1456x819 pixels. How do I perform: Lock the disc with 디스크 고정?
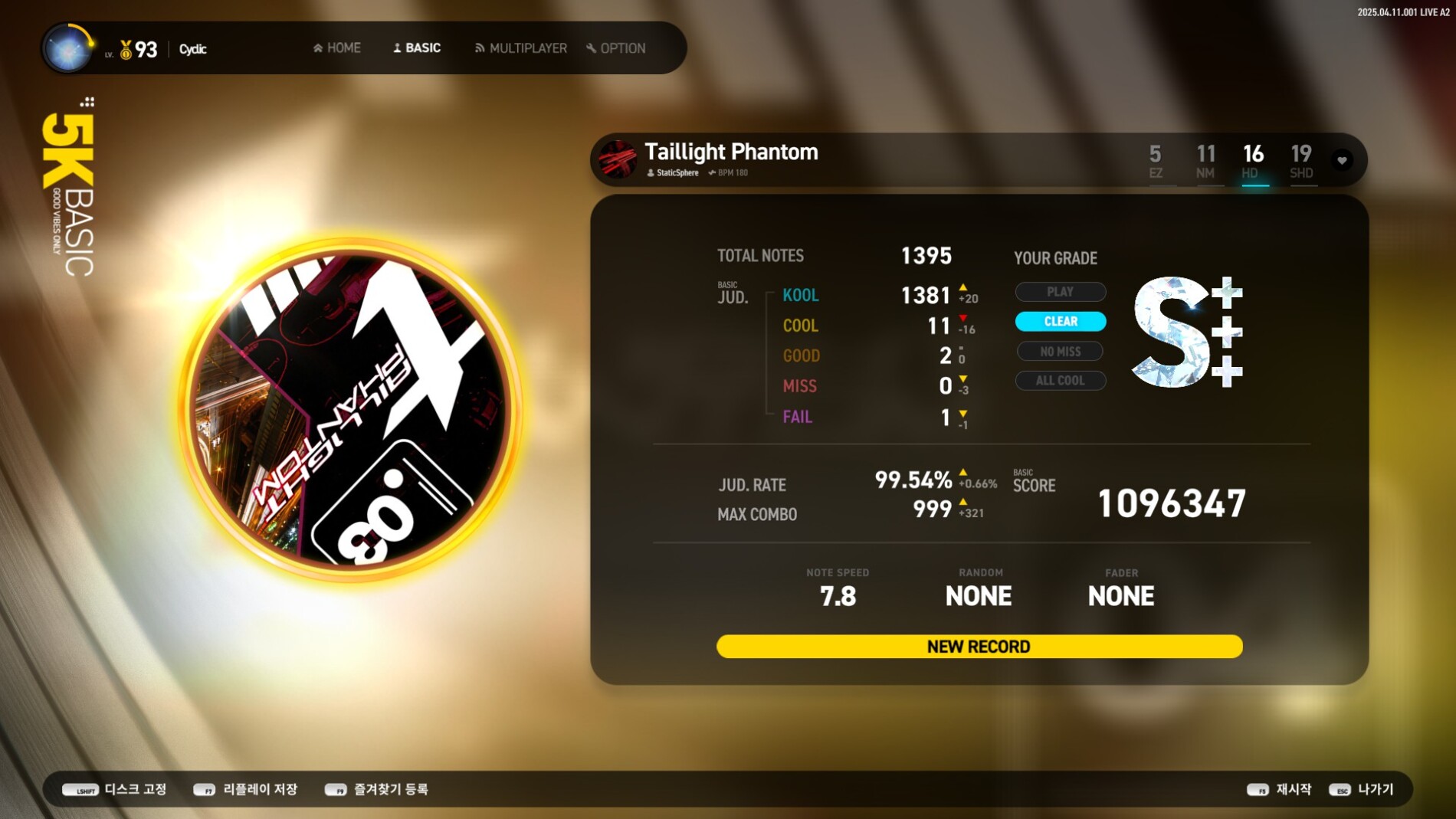click(x=114, y=789)
